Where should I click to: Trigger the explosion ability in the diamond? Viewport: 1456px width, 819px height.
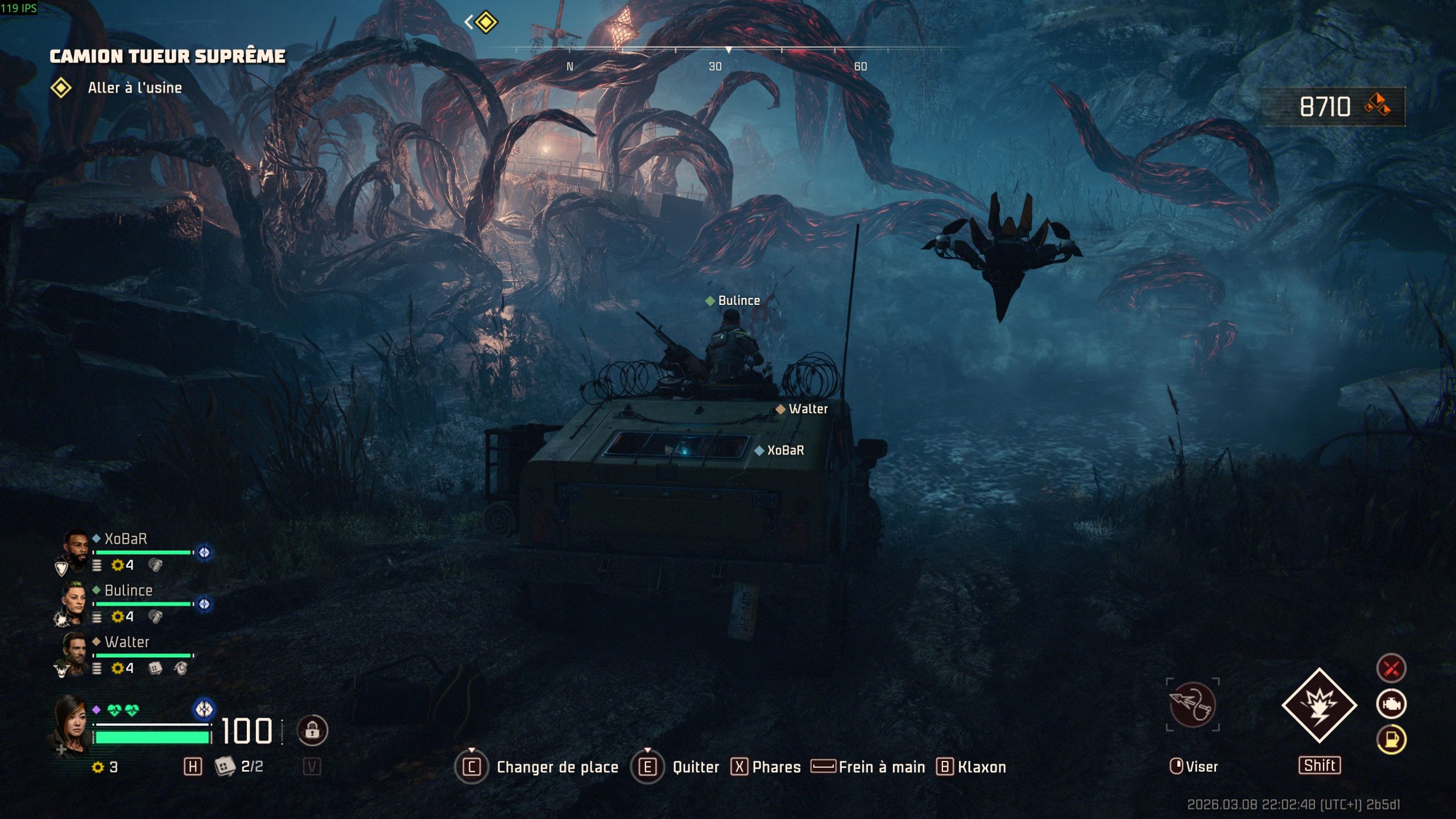click(1319, 705)
